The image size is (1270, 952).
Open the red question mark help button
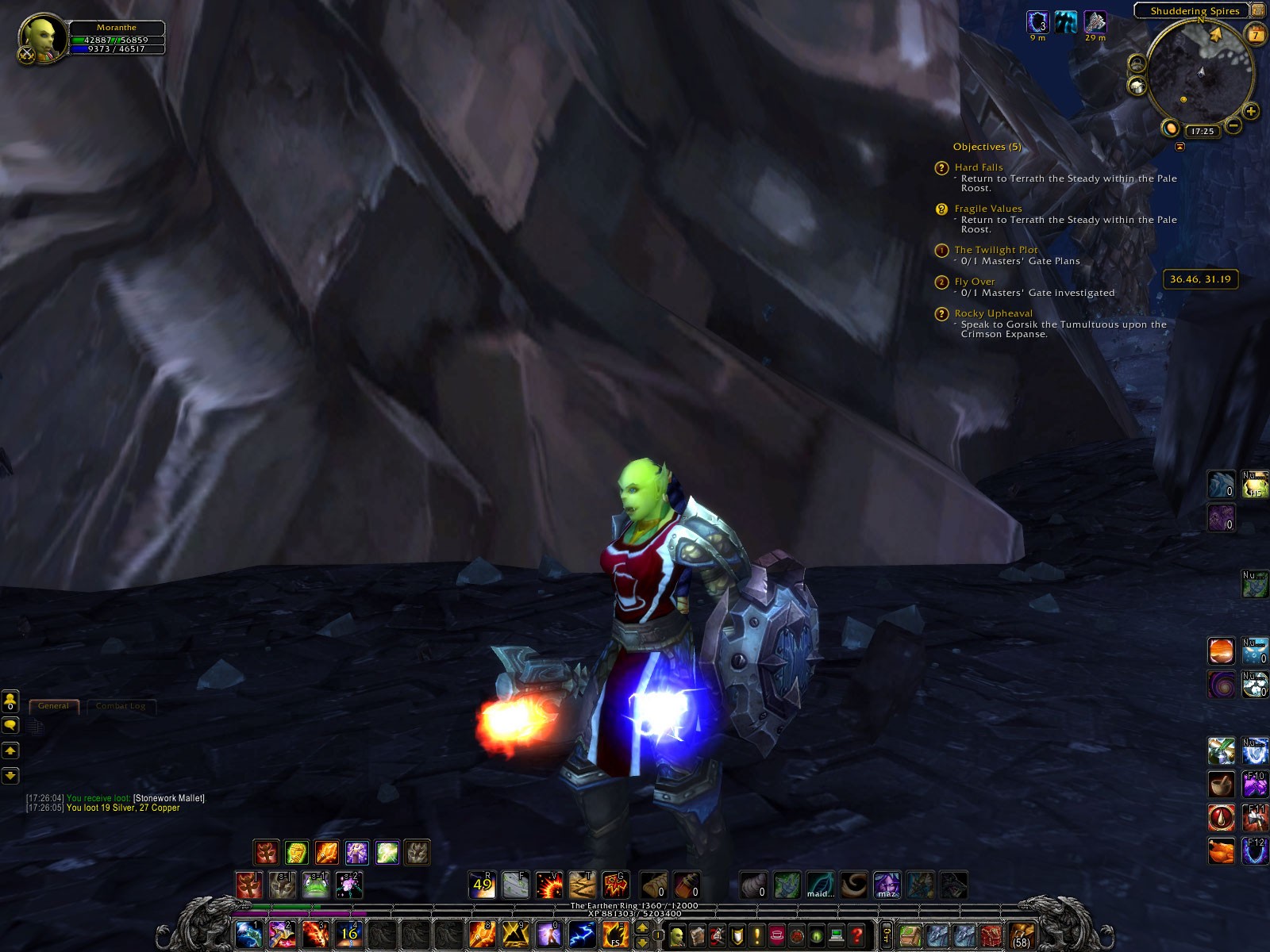coord(856,936)
